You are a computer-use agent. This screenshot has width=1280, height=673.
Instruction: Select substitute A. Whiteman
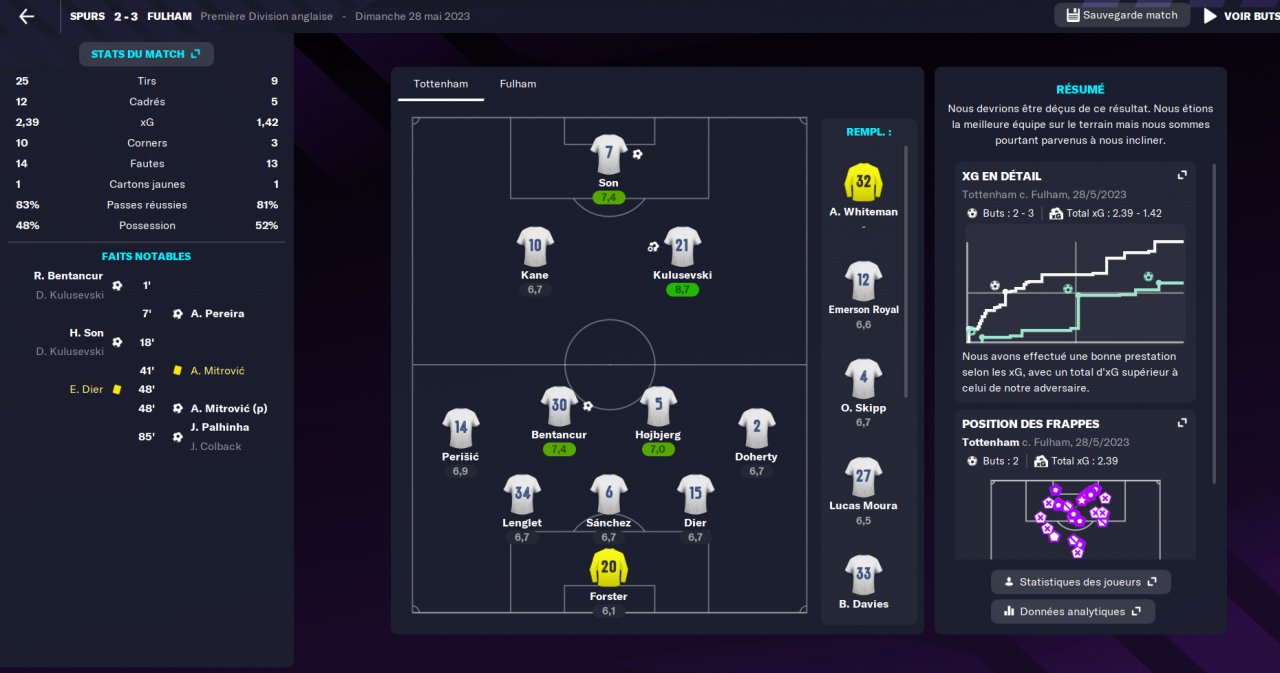coord(863,183)
